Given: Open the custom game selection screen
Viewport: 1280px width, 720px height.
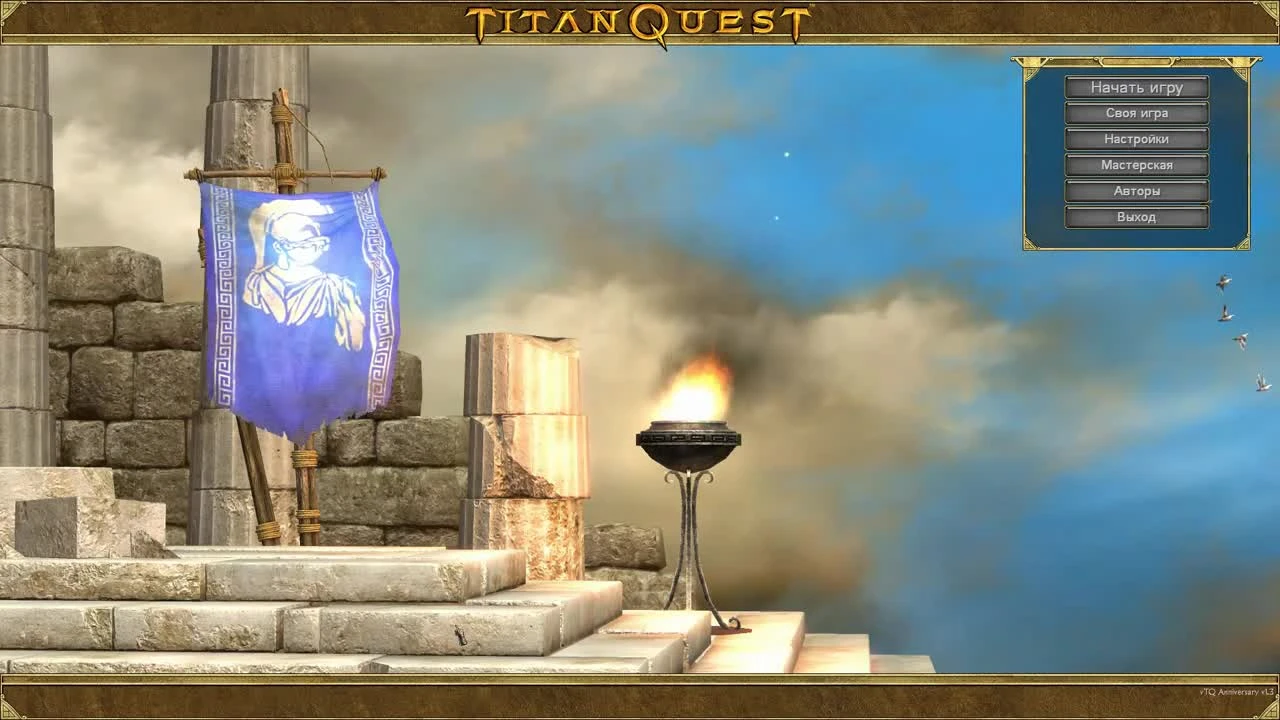Looking at the screenshot, I should [x=1137, y=113].
